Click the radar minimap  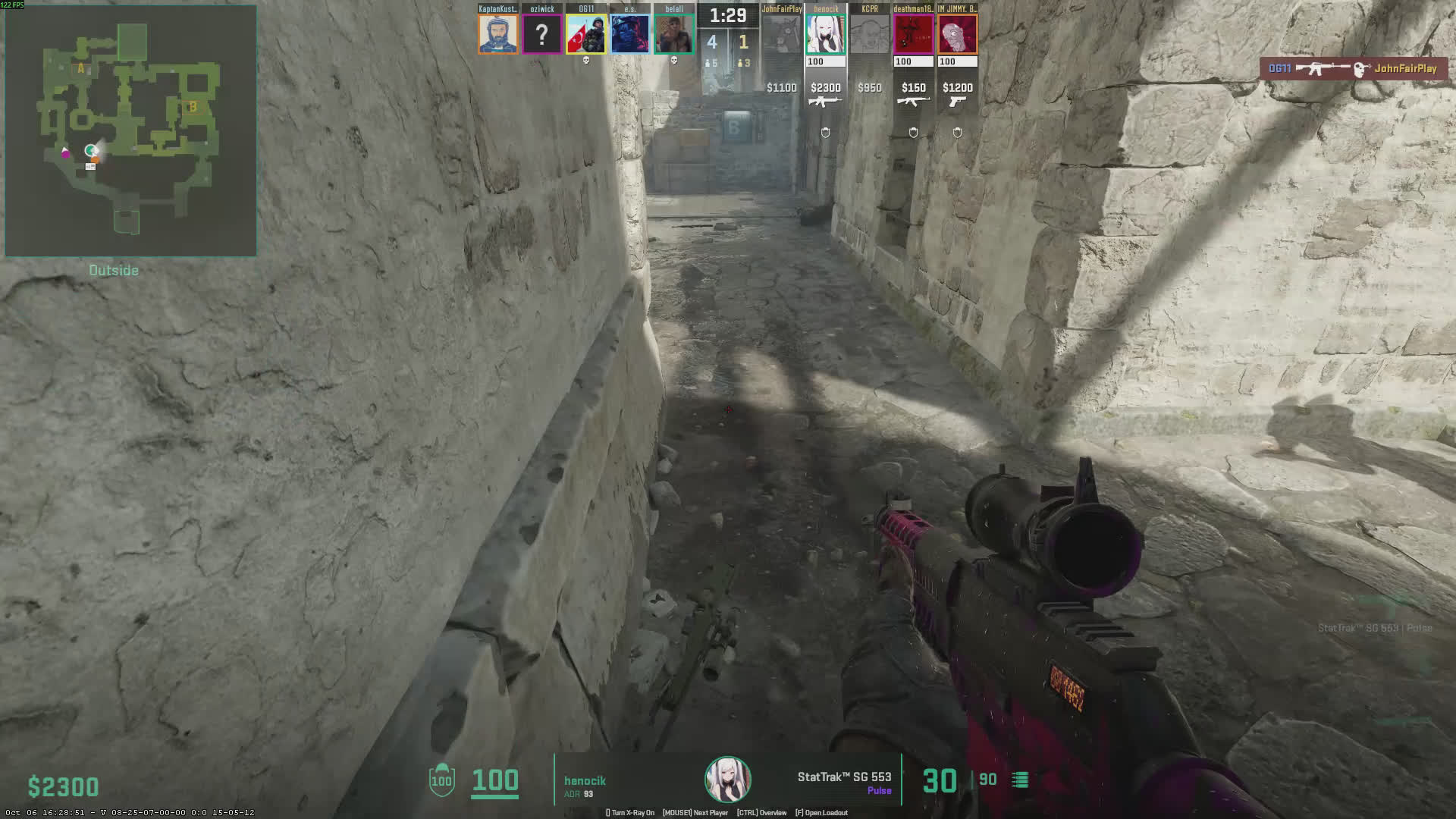point(130,130)
